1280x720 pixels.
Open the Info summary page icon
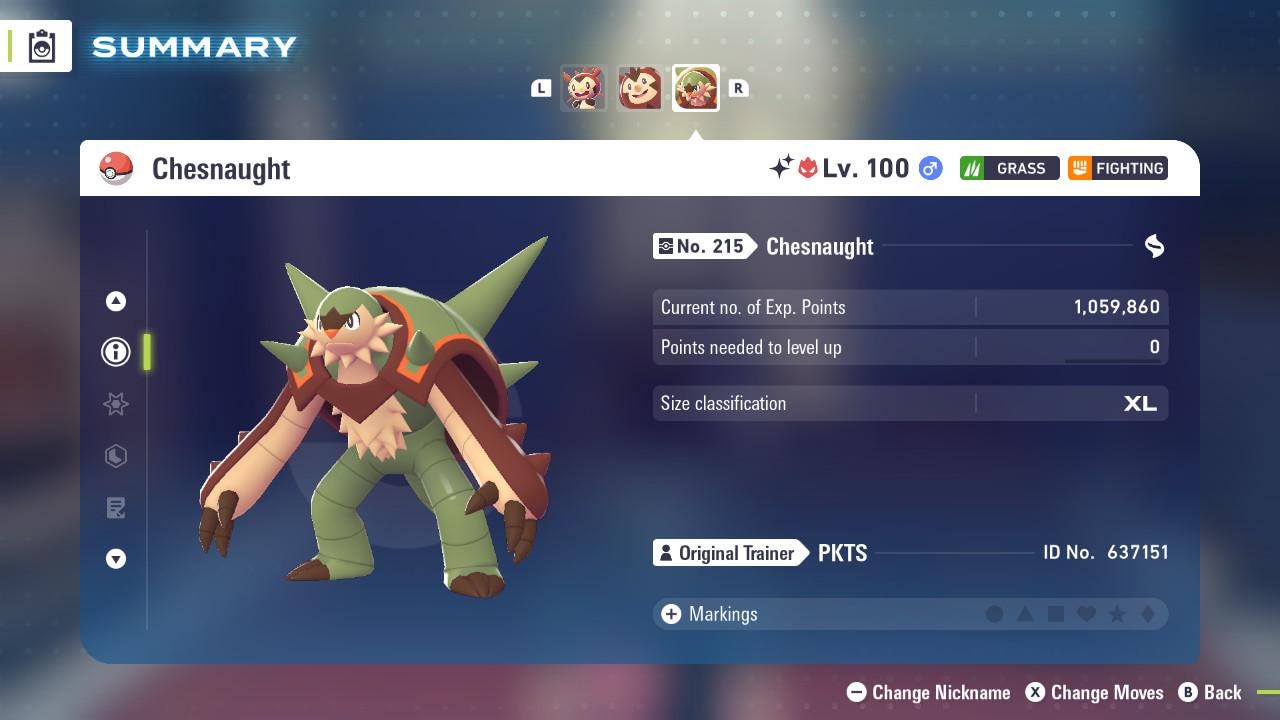pos(116,352)
